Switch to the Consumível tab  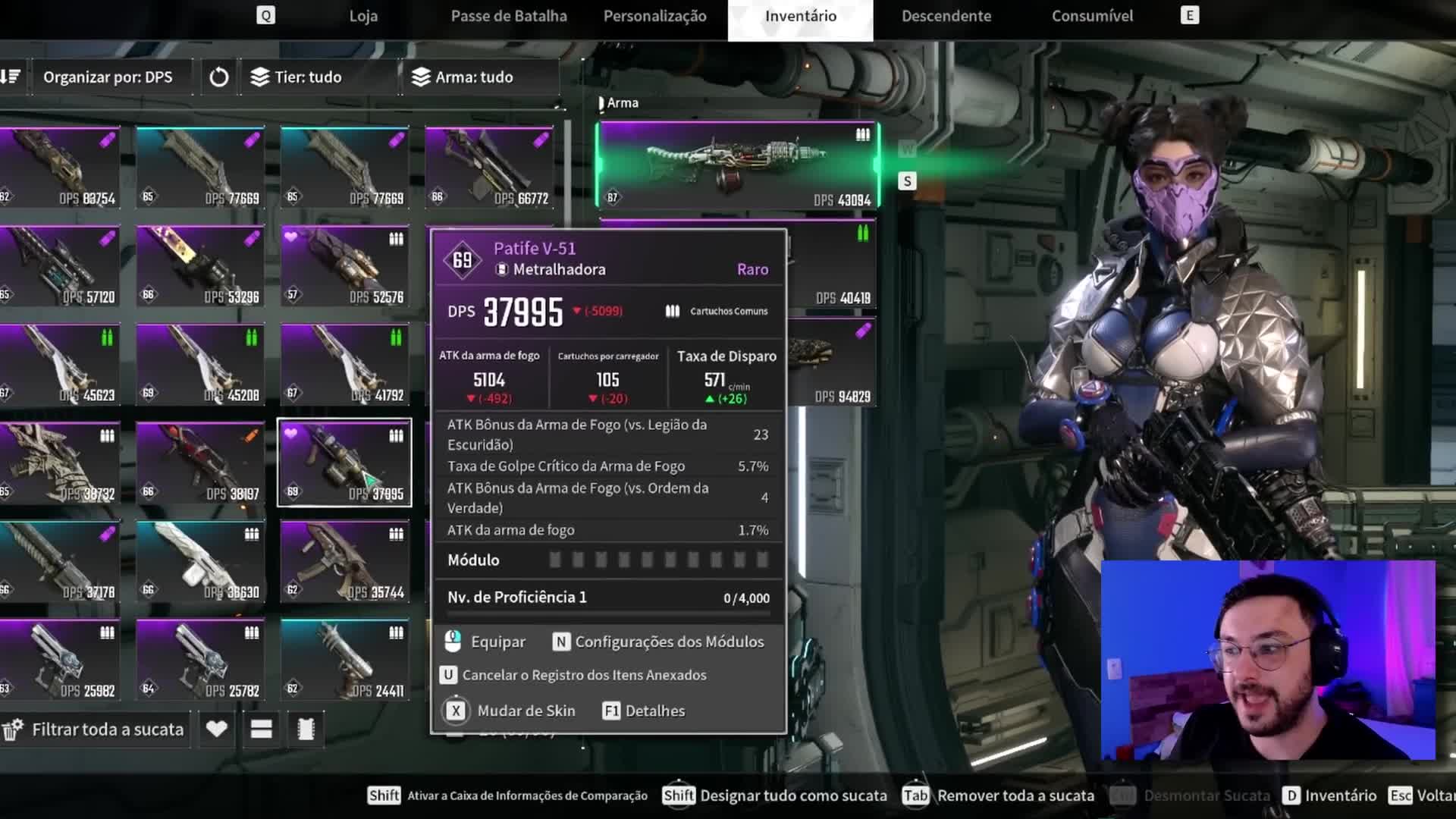click(1092, 16)
